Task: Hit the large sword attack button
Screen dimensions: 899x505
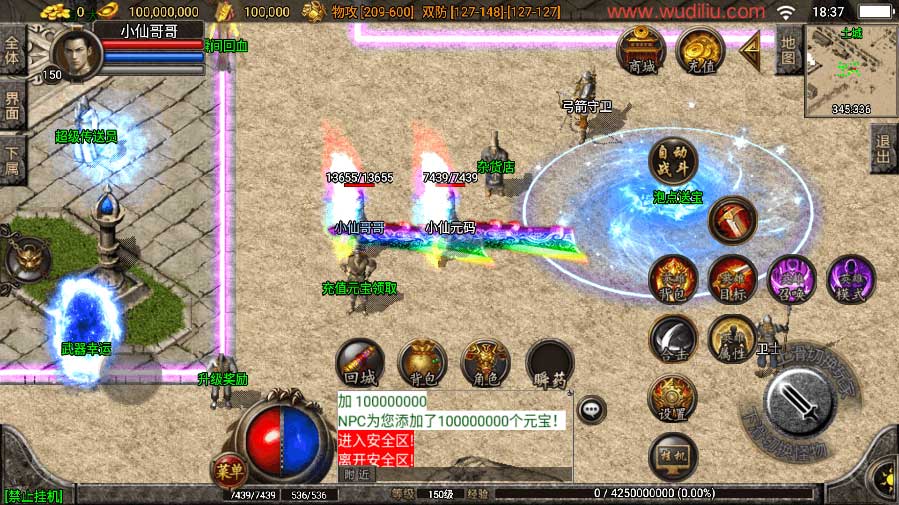Action: (801, 403)
